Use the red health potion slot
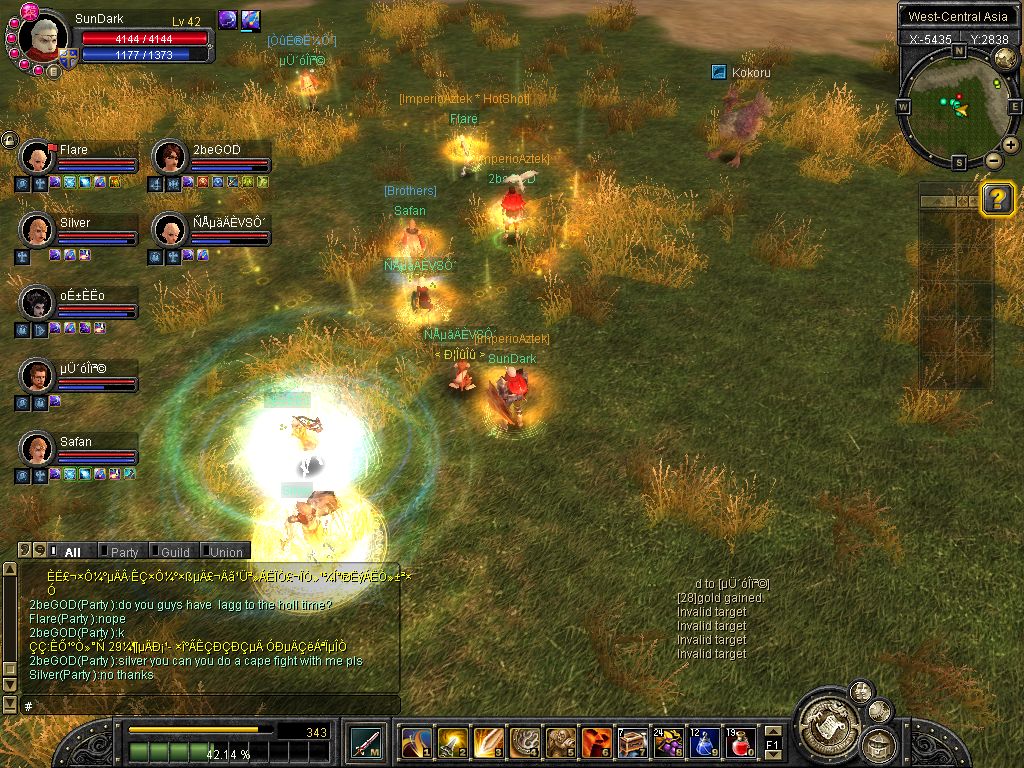Screen dimensions: 1024x768 740,743
